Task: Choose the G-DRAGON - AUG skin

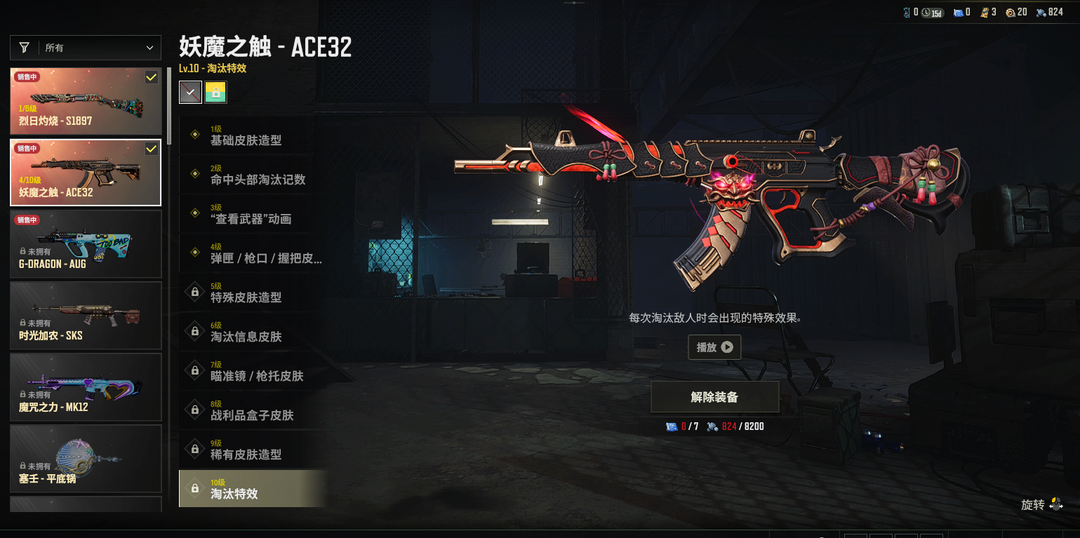Action: (x=86, y=243)
